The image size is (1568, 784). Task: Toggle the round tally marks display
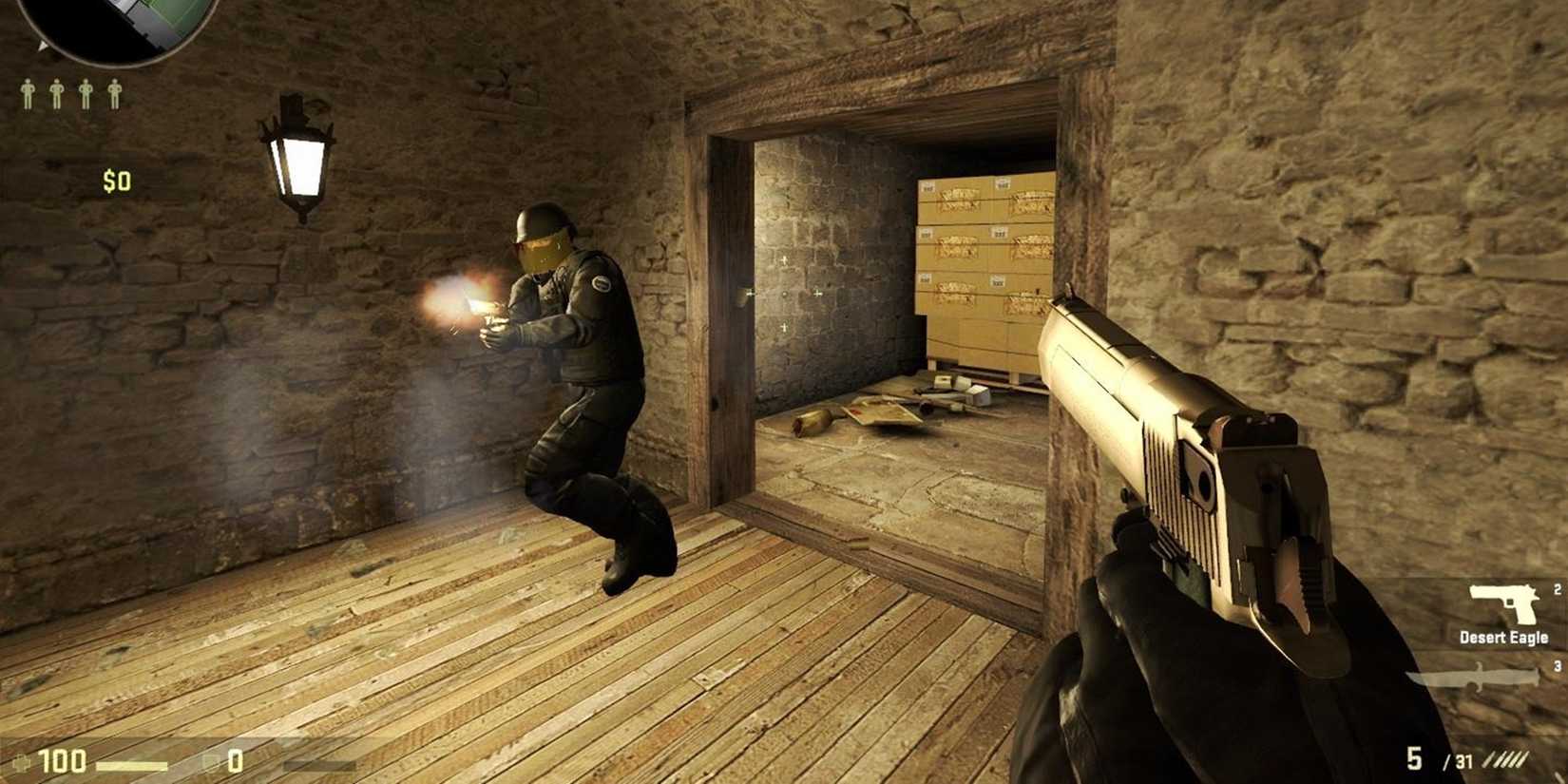pyautogui.click(x=1503, y=759)
